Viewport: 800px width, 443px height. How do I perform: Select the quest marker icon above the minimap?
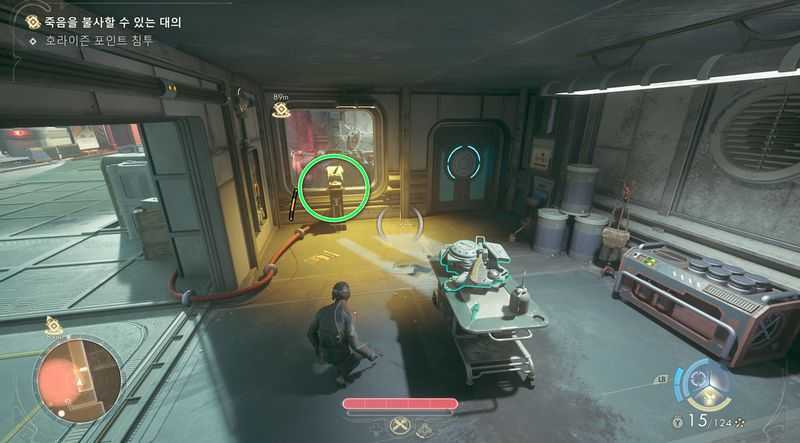[54, 326]
